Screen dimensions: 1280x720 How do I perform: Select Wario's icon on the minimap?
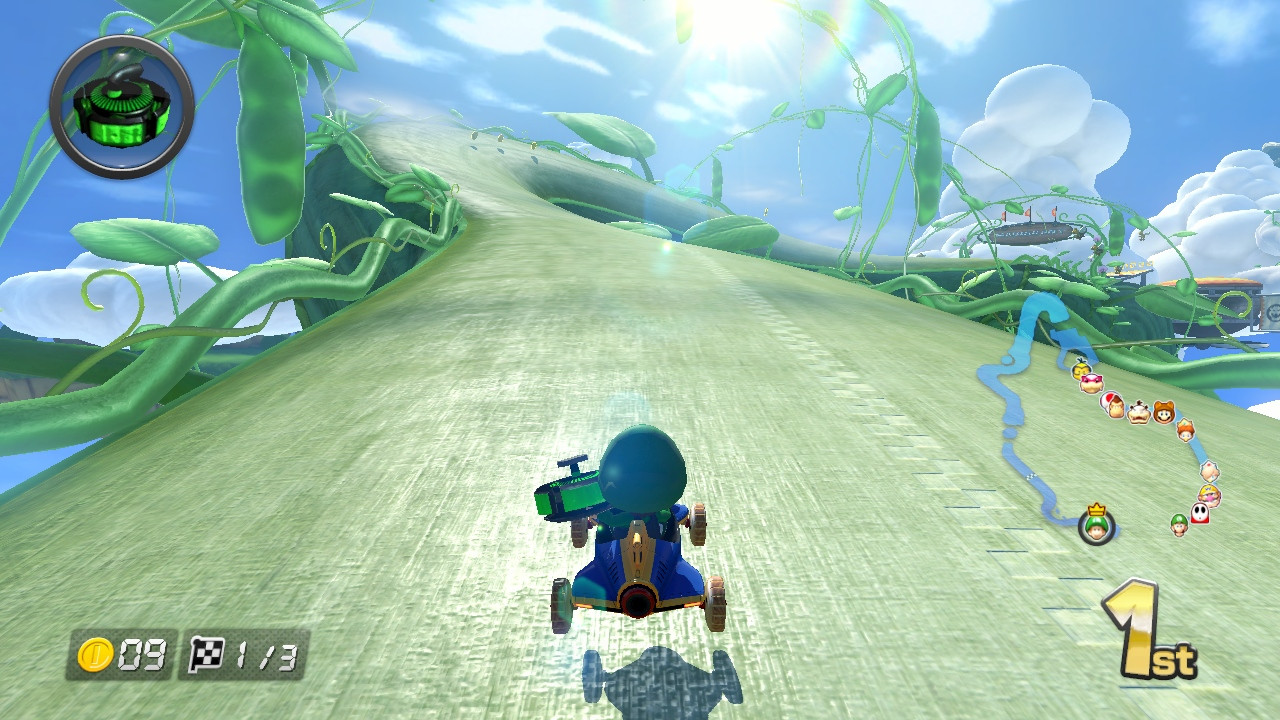[x=1209, y=494]
